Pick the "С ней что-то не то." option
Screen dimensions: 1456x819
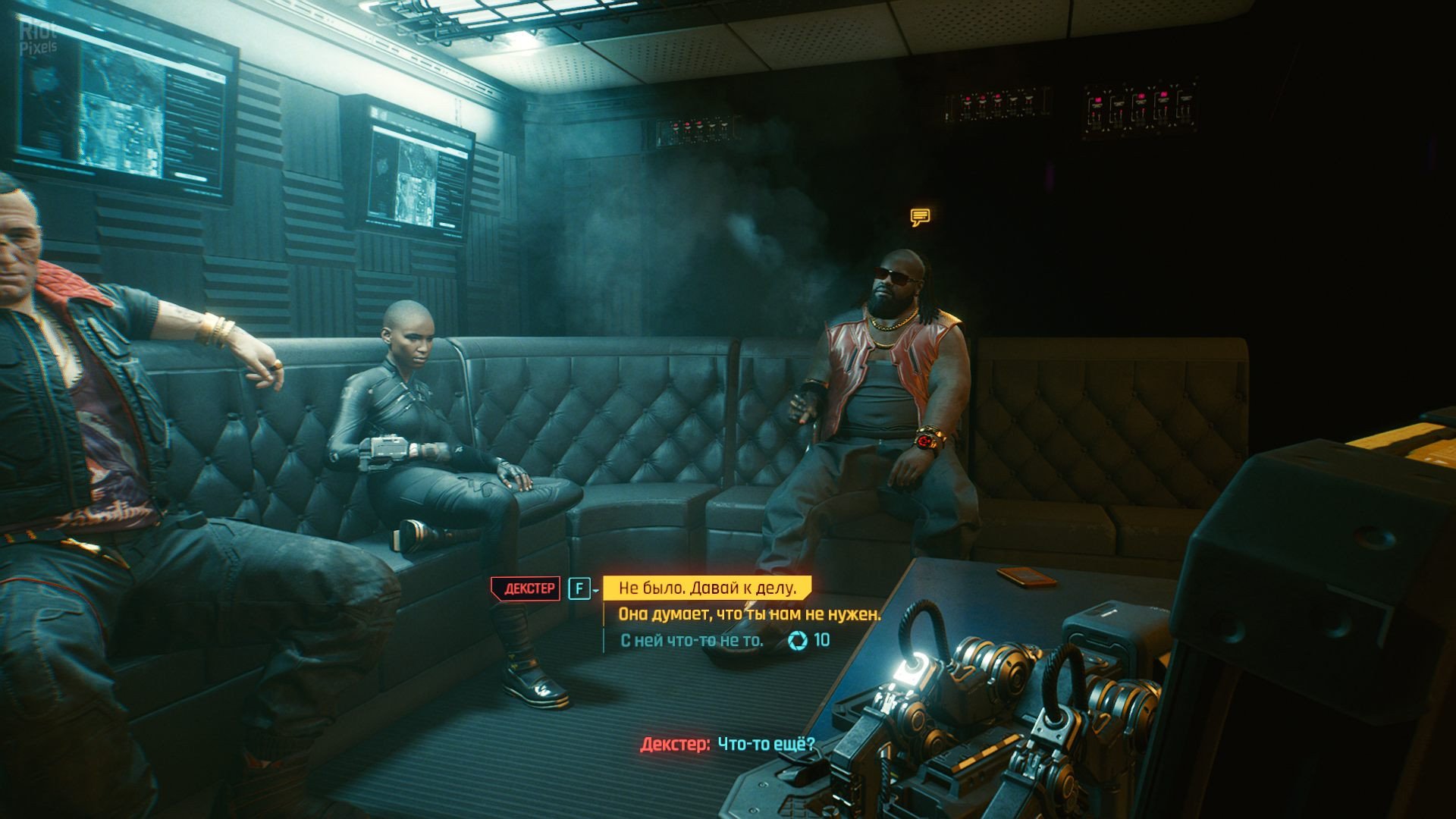(692, 641)
